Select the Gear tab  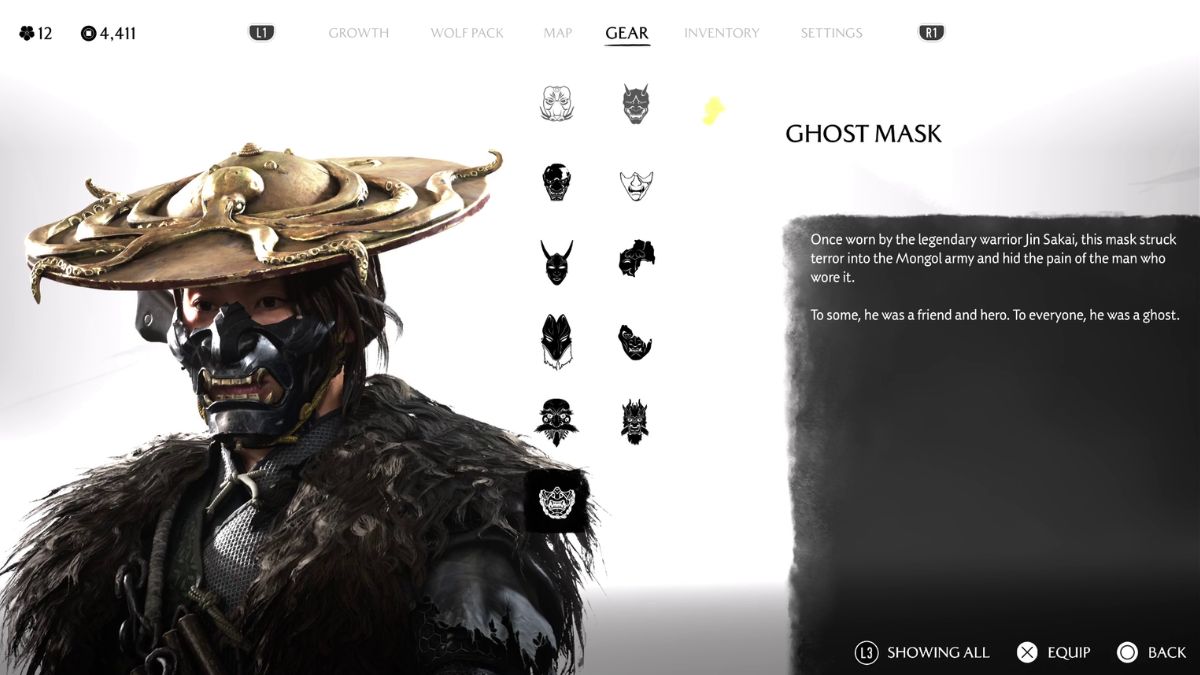(x=627, y=33)
